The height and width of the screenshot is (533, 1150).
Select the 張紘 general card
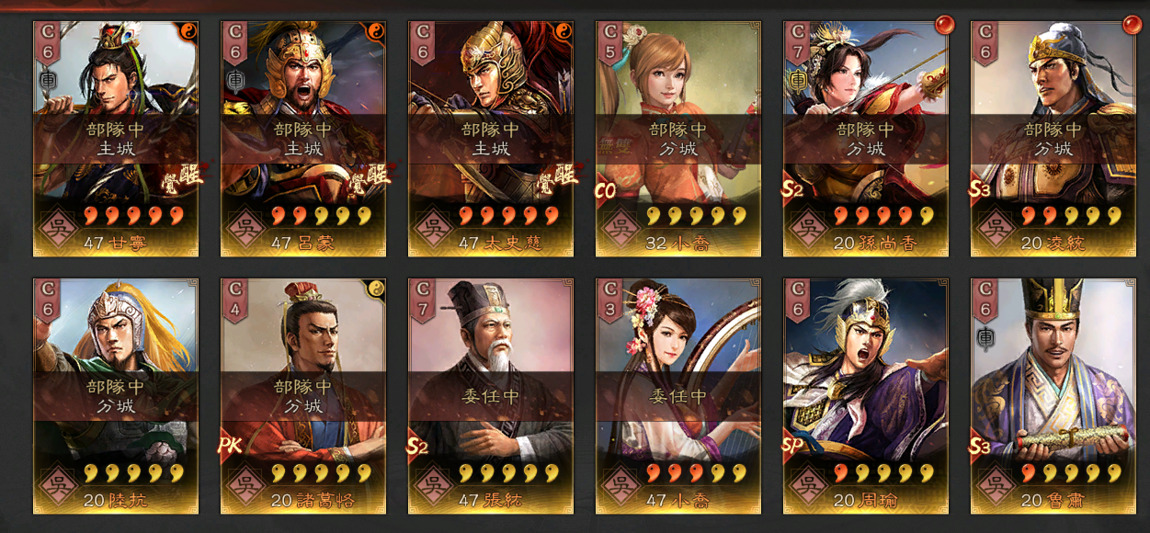(x=490, y=396)
